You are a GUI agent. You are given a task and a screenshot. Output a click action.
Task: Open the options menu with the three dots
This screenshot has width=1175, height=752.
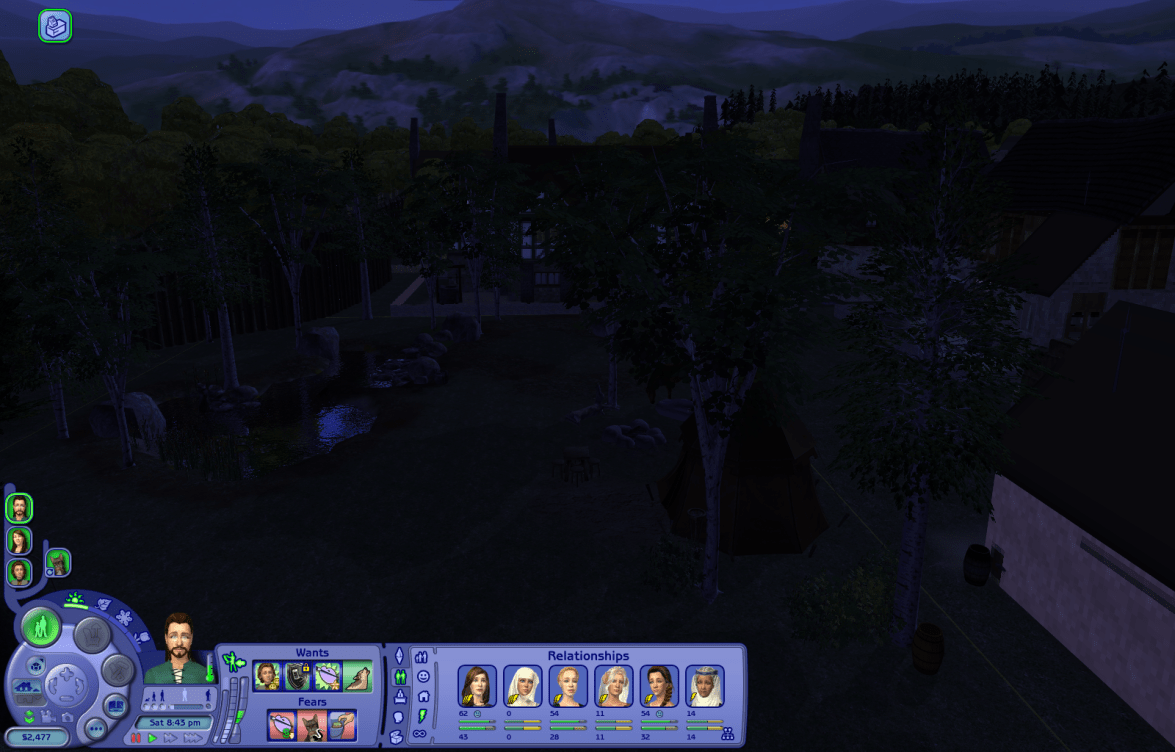click(x=96, y=728)
